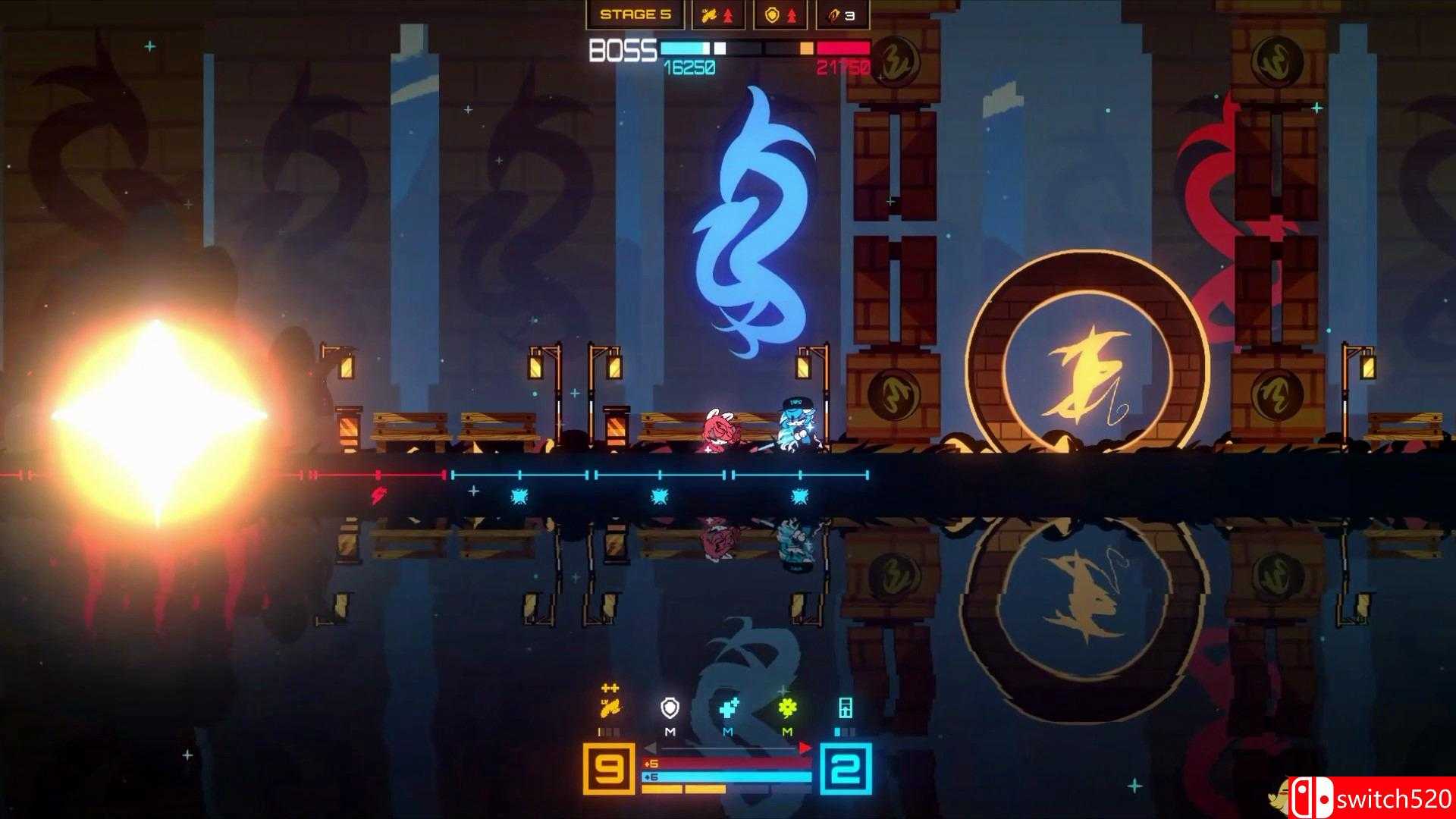The width and height of the screenshot is (1456, 819).
Task: Click the cyan cabinet item icon near the 2
Action: pos(845,708)
